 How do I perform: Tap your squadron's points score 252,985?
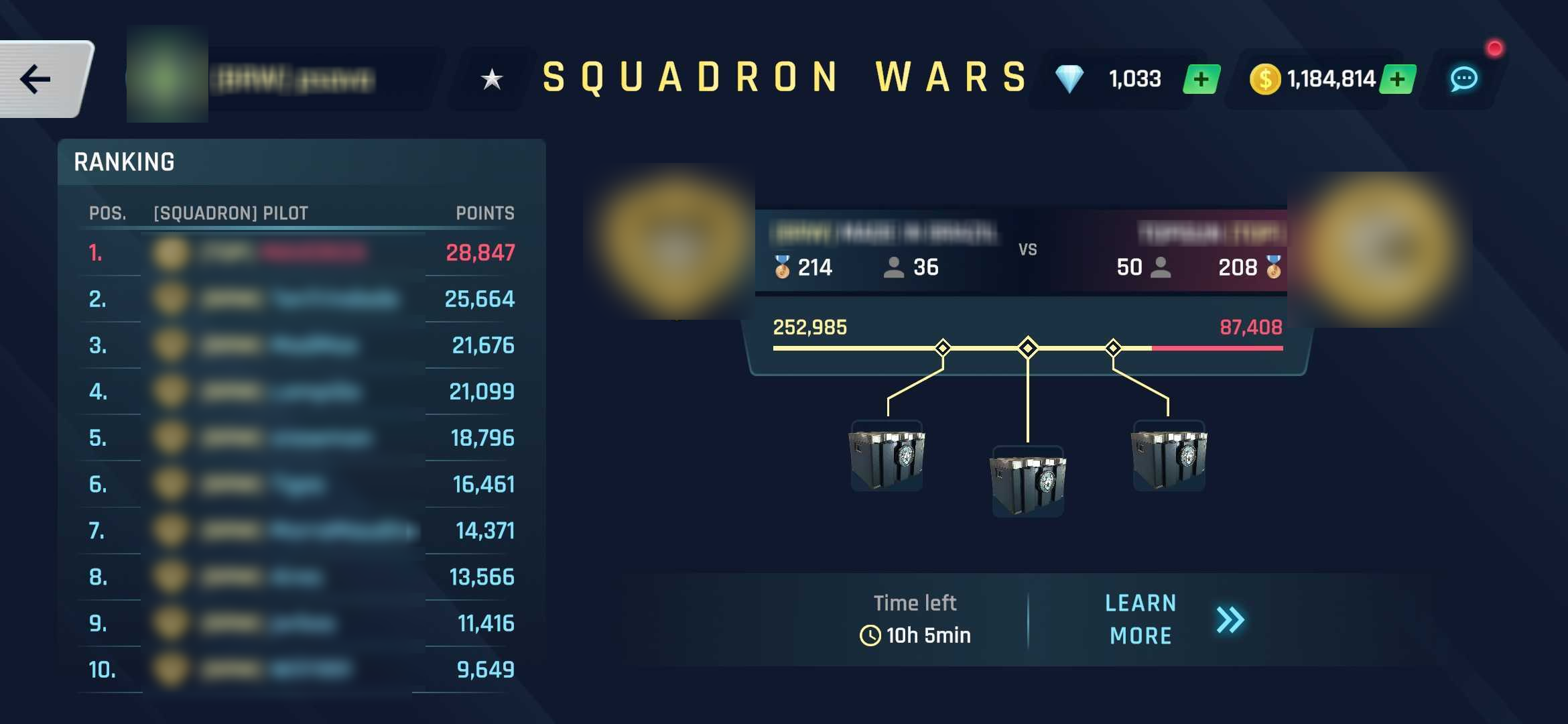pyautogui.click(x=809, y=328)
